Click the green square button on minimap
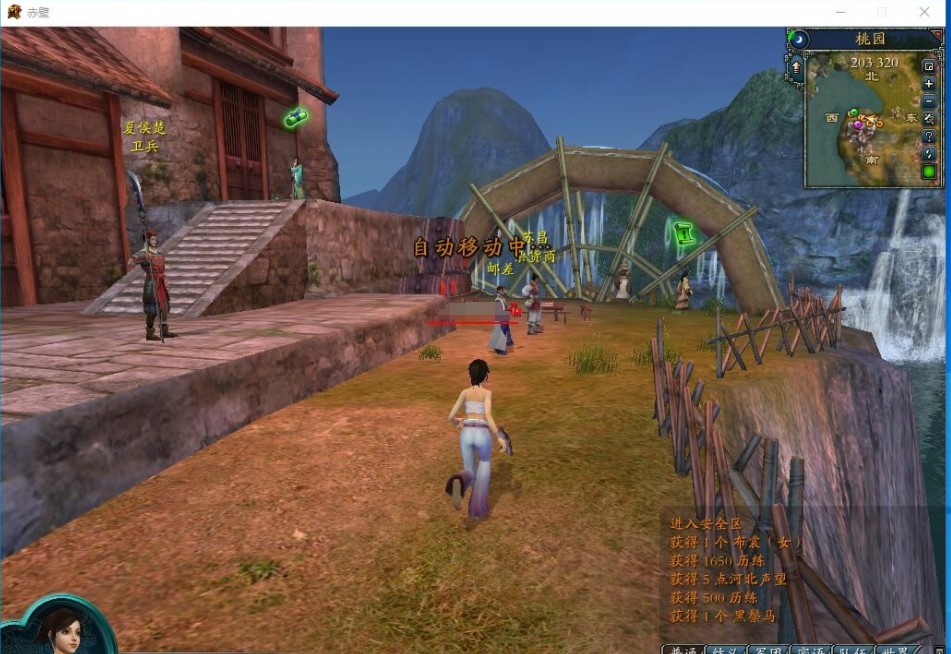The height and width of the screenshot is (654, 951). [929, 171]
